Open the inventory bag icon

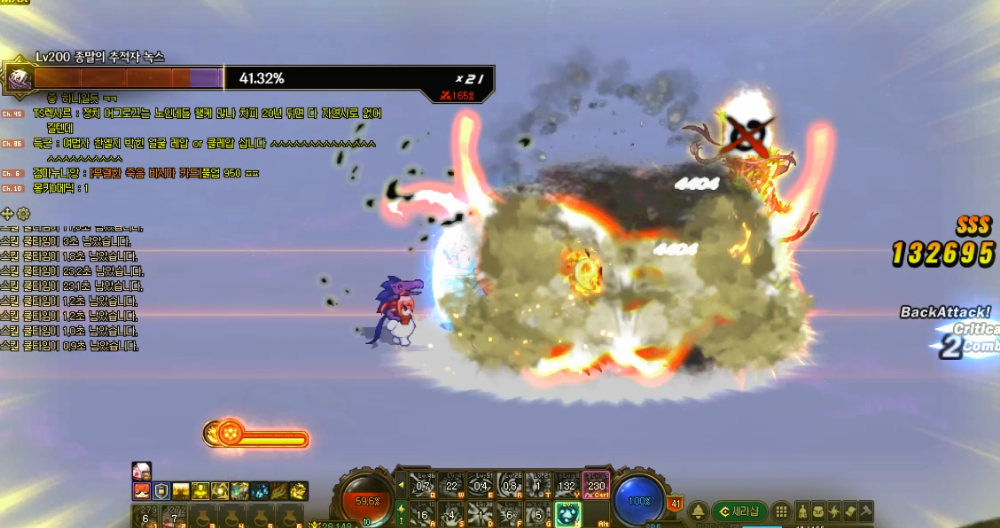tap(817, 511)
